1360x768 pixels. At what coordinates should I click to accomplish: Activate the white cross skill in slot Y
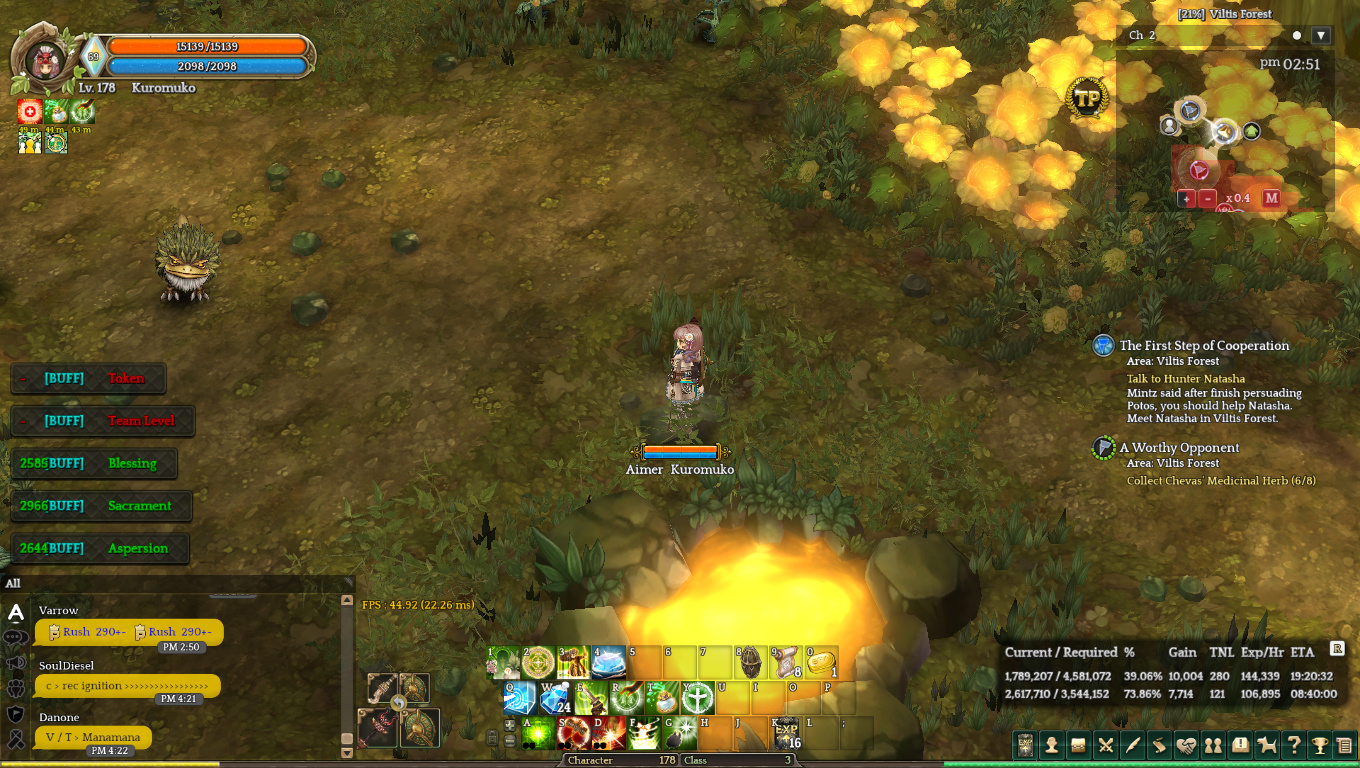697,698
